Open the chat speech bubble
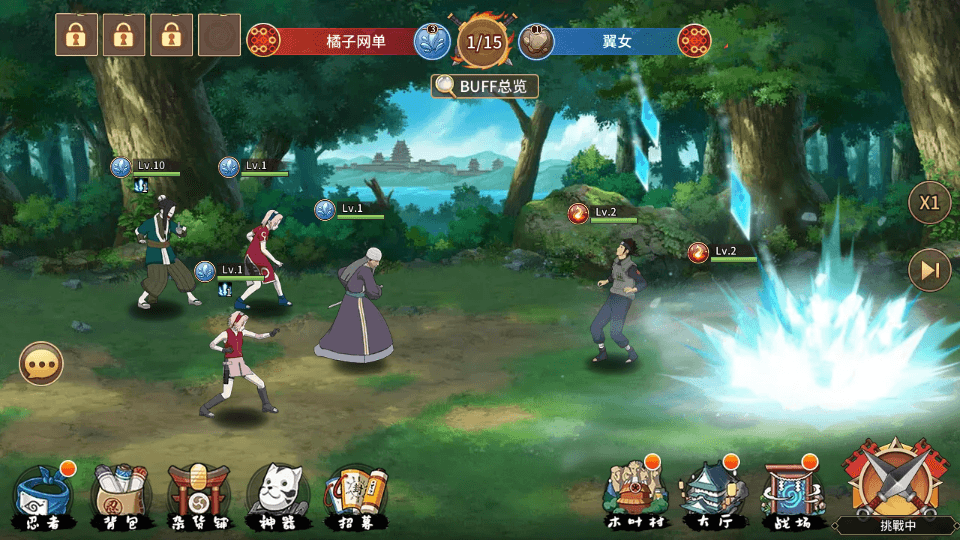Screen dimensions: 960x540 [x=41, y=365]
